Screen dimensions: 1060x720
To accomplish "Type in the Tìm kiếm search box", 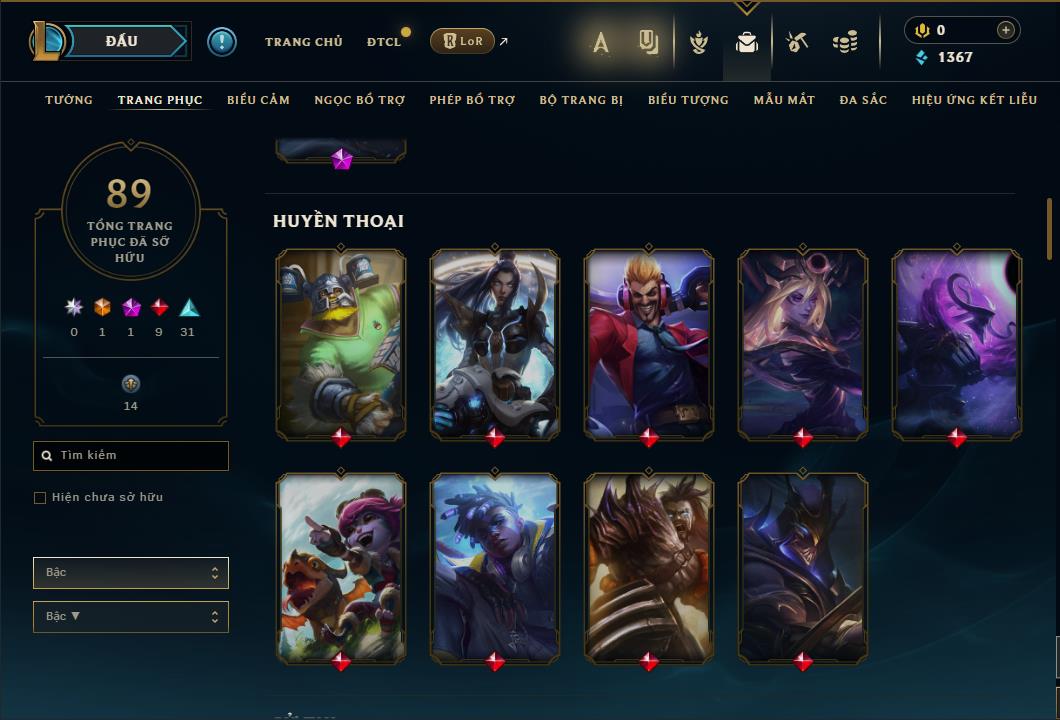I will (x=140, y=456).
